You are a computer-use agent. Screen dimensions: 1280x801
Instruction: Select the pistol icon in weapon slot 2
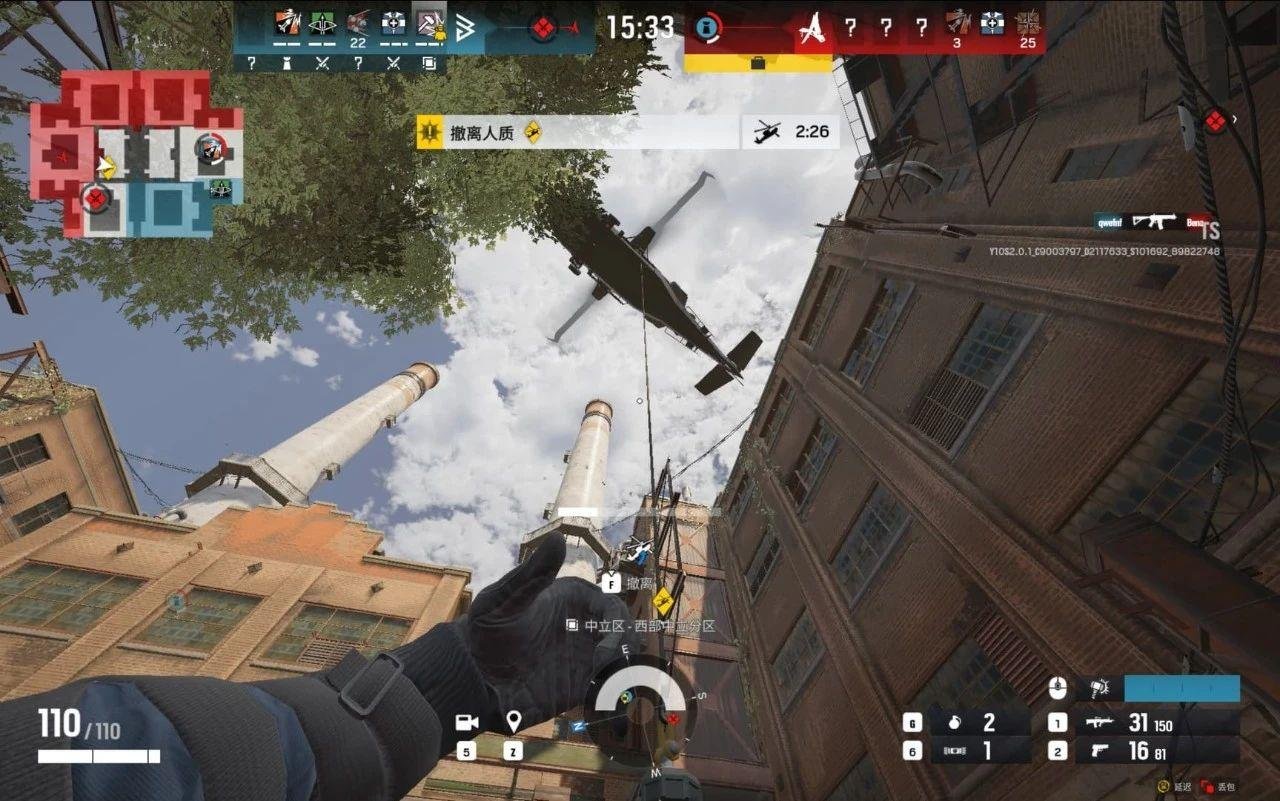[x=1099, y=750]
